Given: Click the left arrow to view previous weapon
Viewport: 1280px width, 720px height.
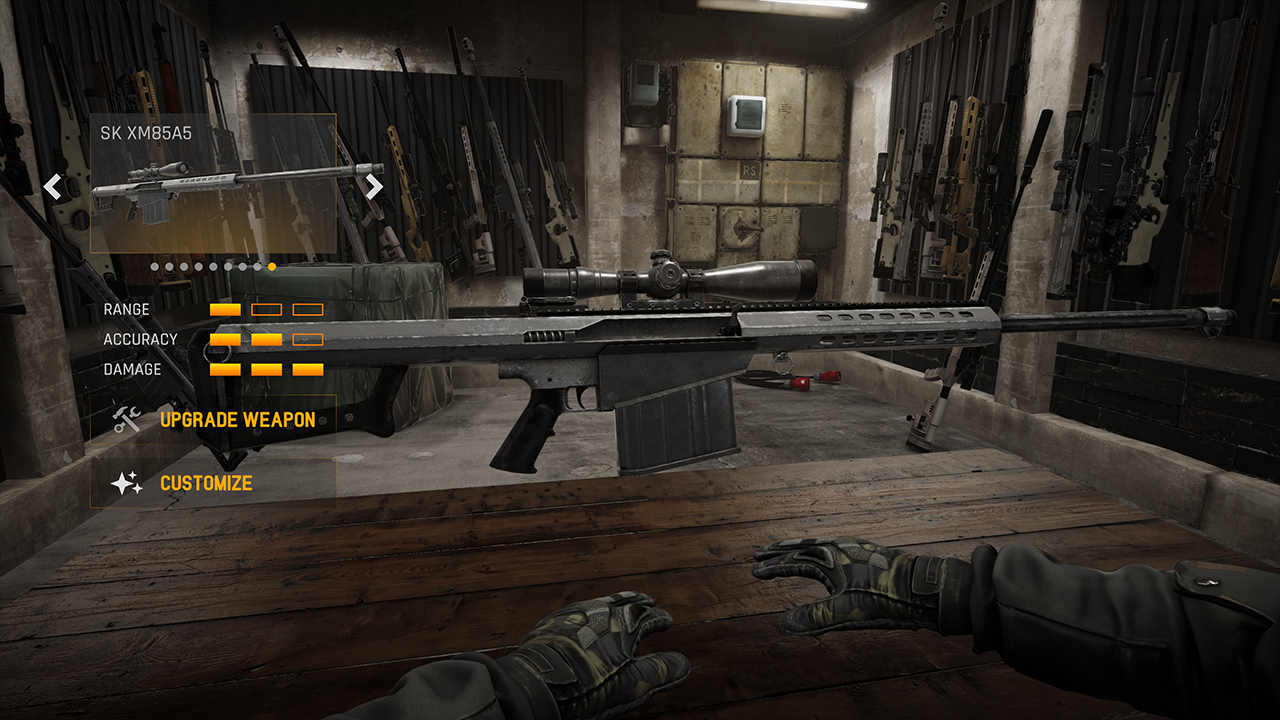Looking at the screenshot, I should pyautogui.click(x=51, y=187).
